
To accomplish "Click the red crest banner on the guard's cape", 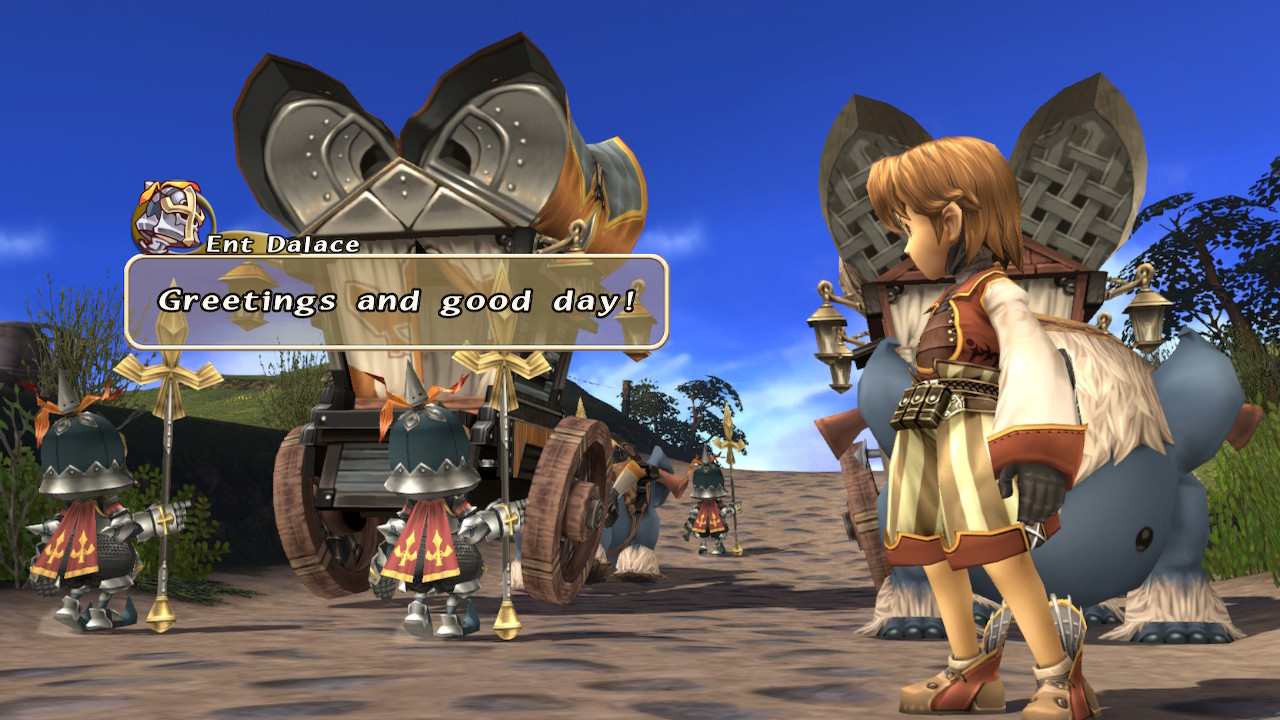I will click(430, 545).
